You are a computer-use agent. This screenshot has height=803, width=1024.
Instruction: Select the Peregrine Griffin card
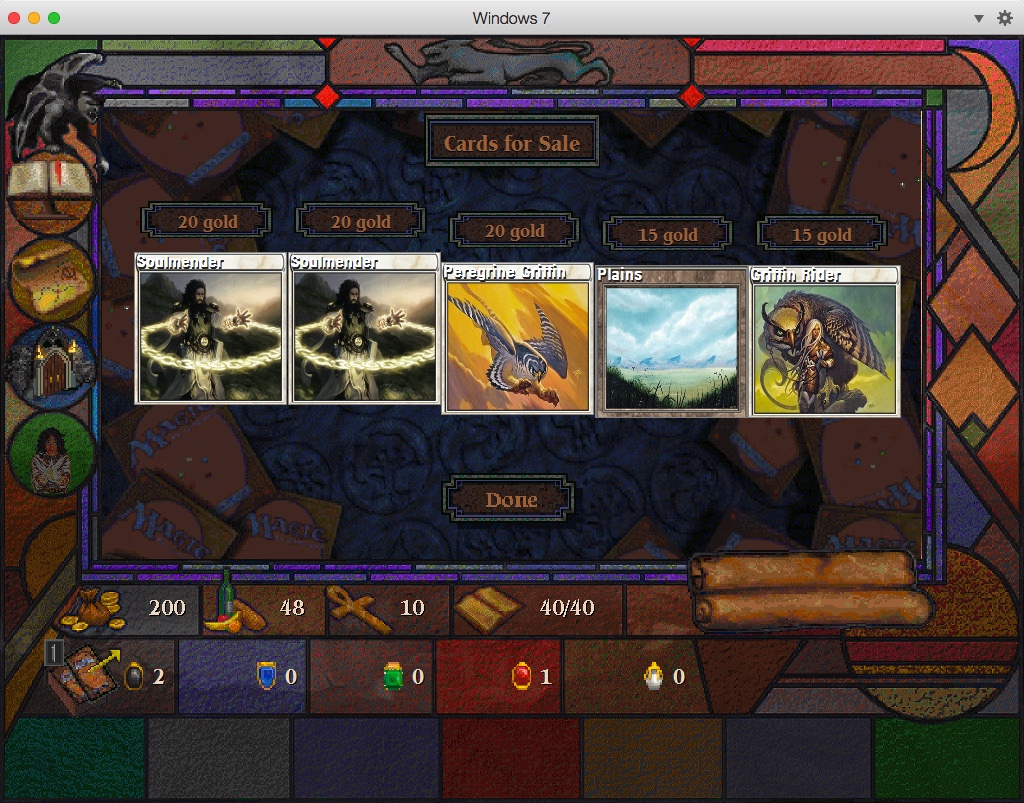tap(516, 338)
